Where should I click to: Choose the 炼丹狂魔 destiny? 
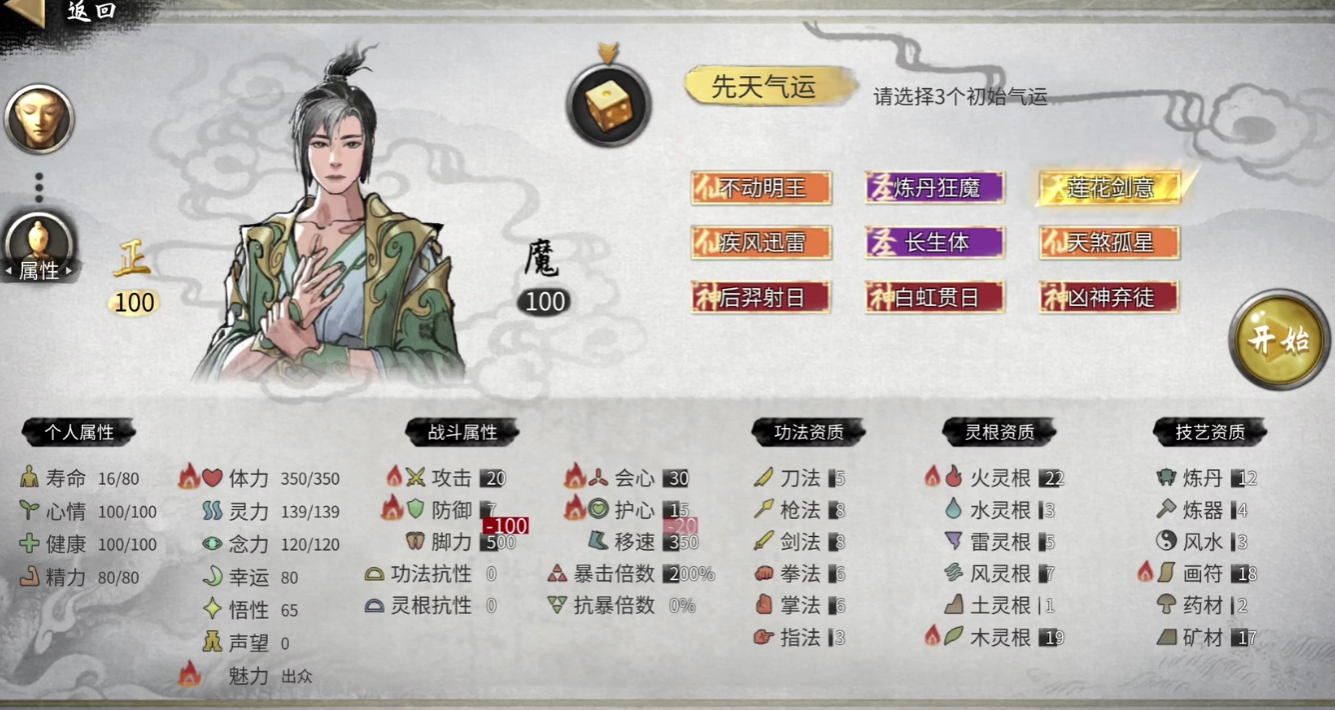click(x=934, y=188)
